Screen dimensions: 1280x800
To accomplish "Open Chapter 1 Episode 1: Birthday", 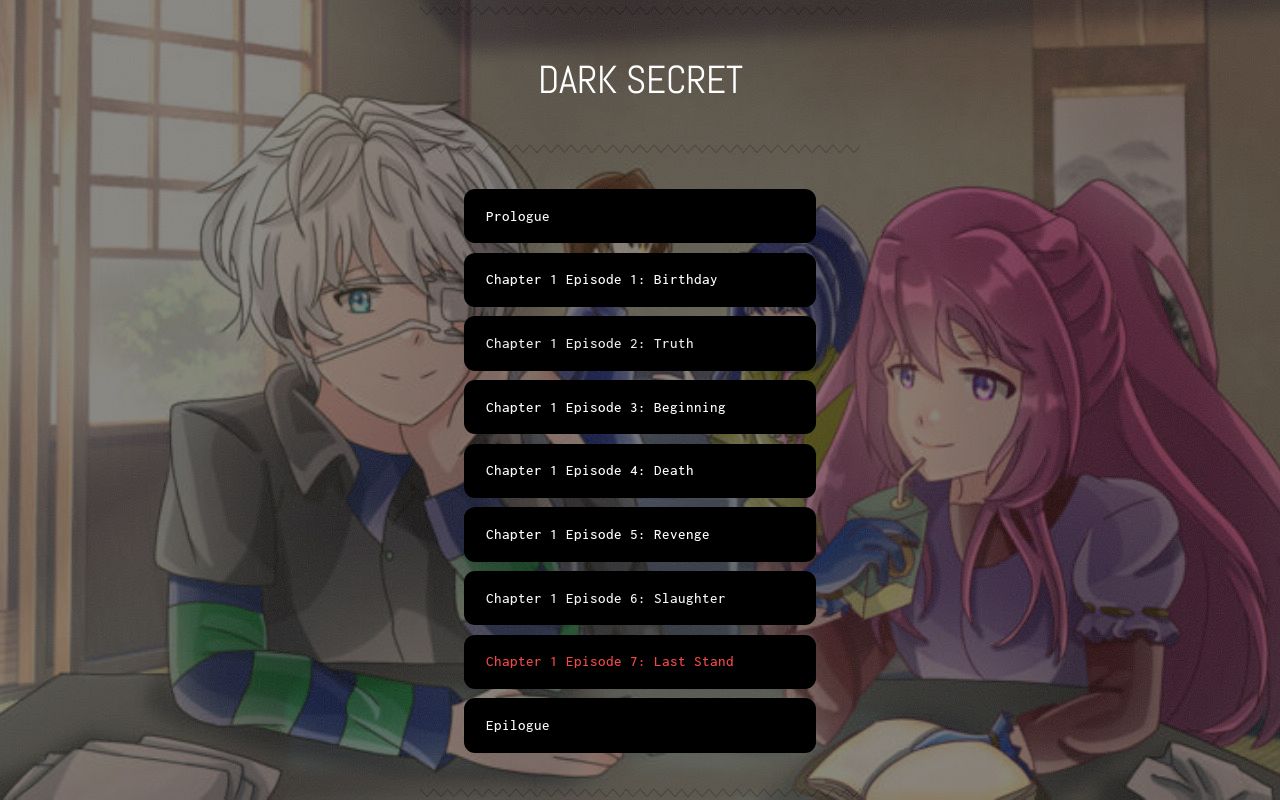I will [x=640, y=280].
